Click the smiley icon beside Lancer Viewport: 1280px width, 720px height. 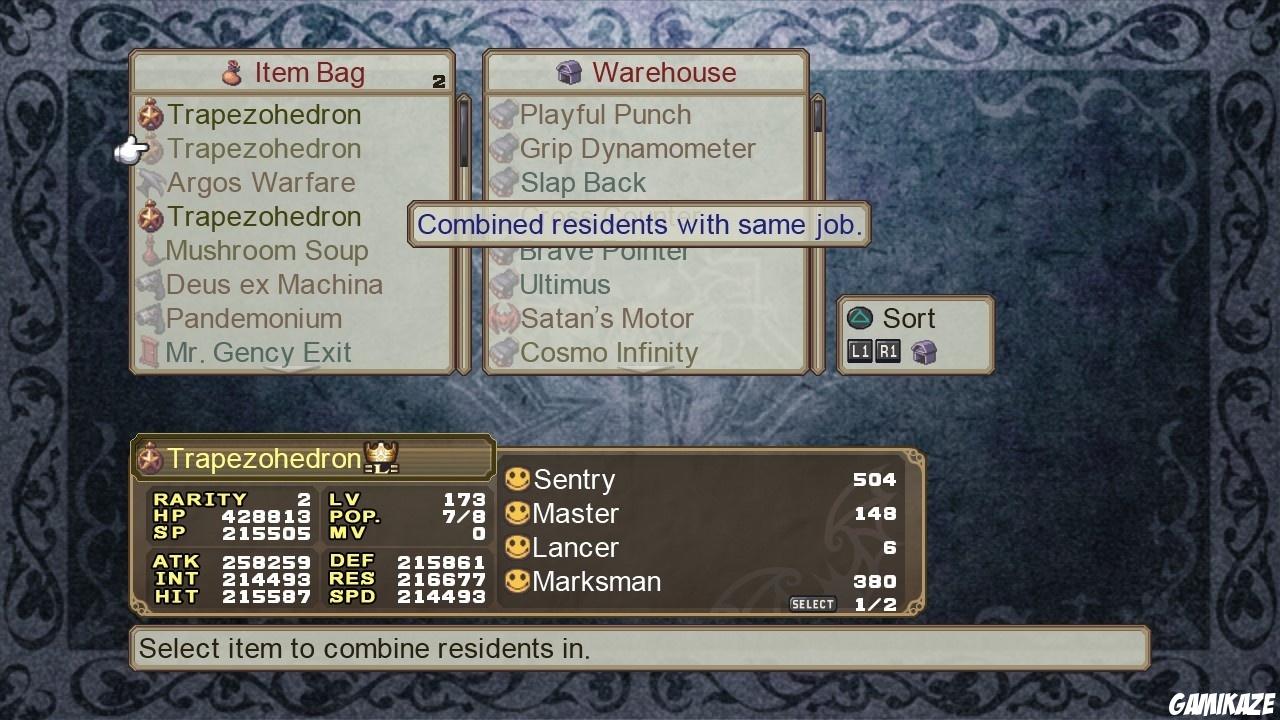tap(519, 547)
